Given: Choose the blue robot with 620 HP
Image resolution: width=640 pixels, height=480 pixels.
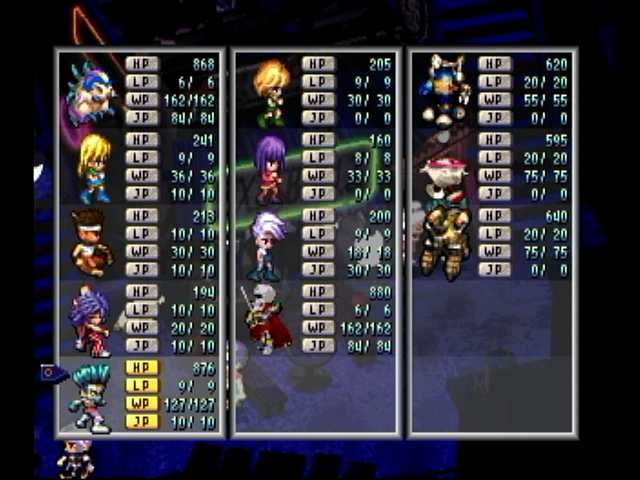Looking at the screenshot, I should [445, 91].
